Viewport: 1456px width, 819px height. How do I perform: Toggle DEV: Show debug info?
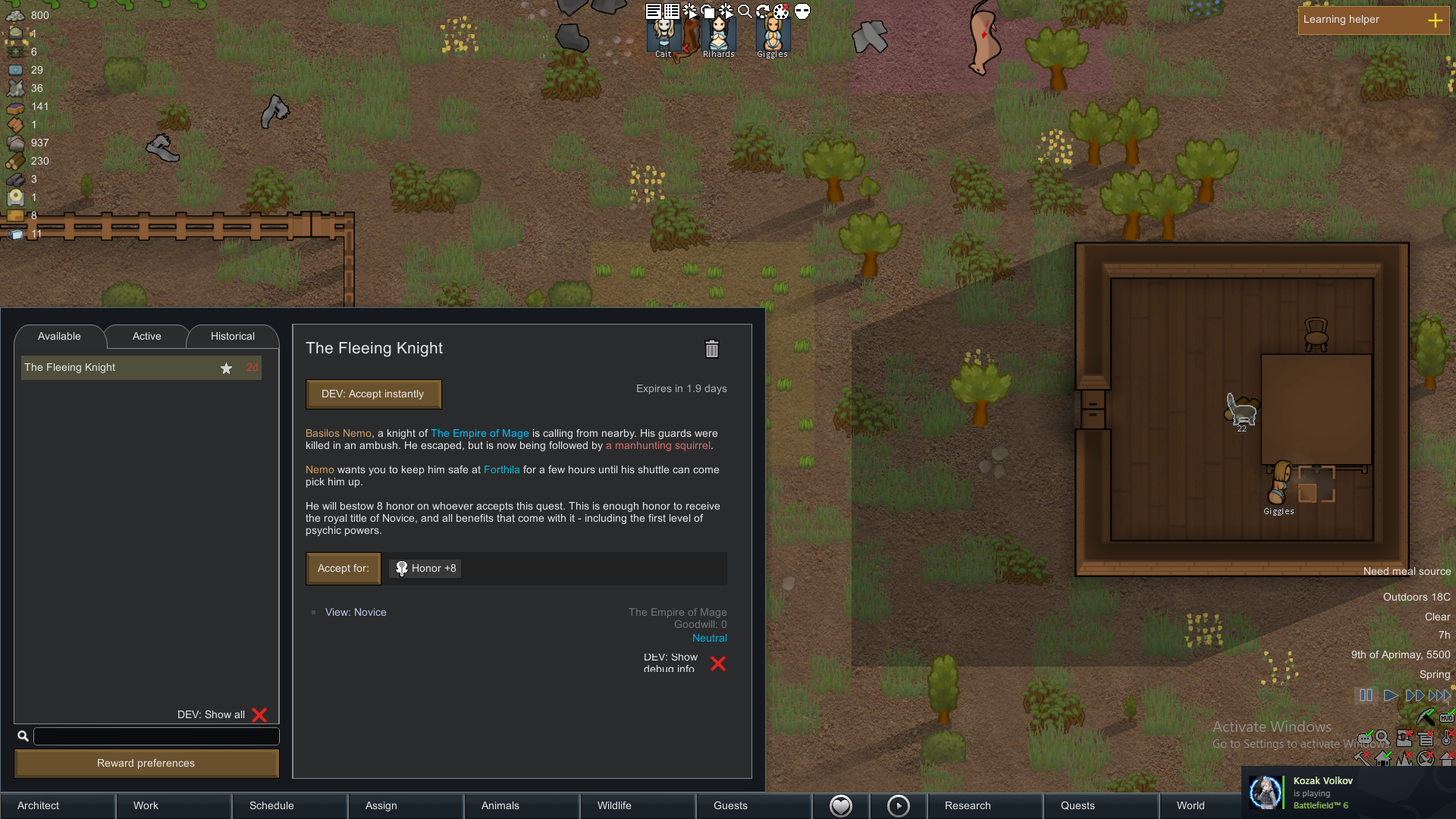(717, 664)
